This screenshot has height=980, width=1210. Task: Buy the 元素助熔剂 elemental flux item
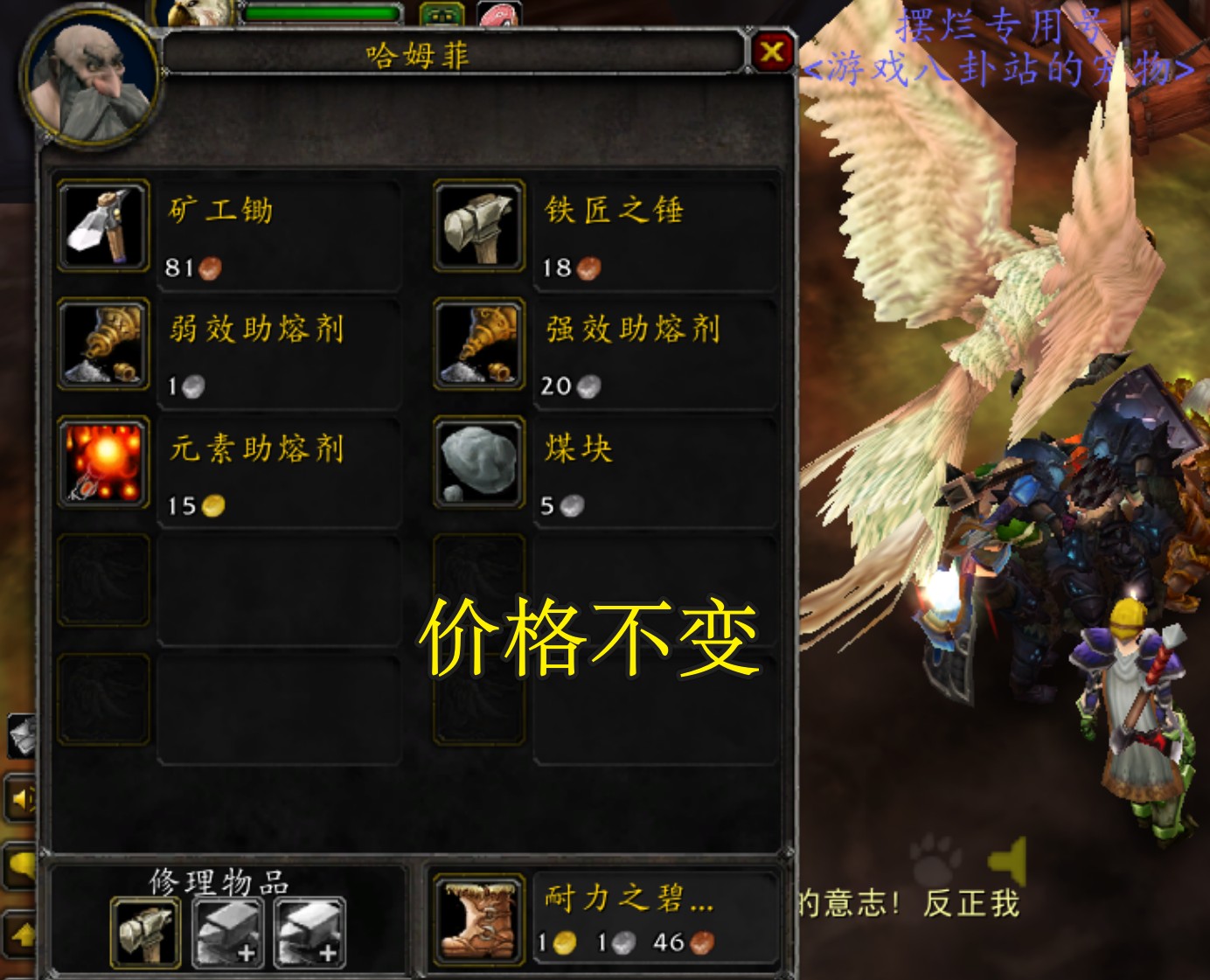(101, 463)
